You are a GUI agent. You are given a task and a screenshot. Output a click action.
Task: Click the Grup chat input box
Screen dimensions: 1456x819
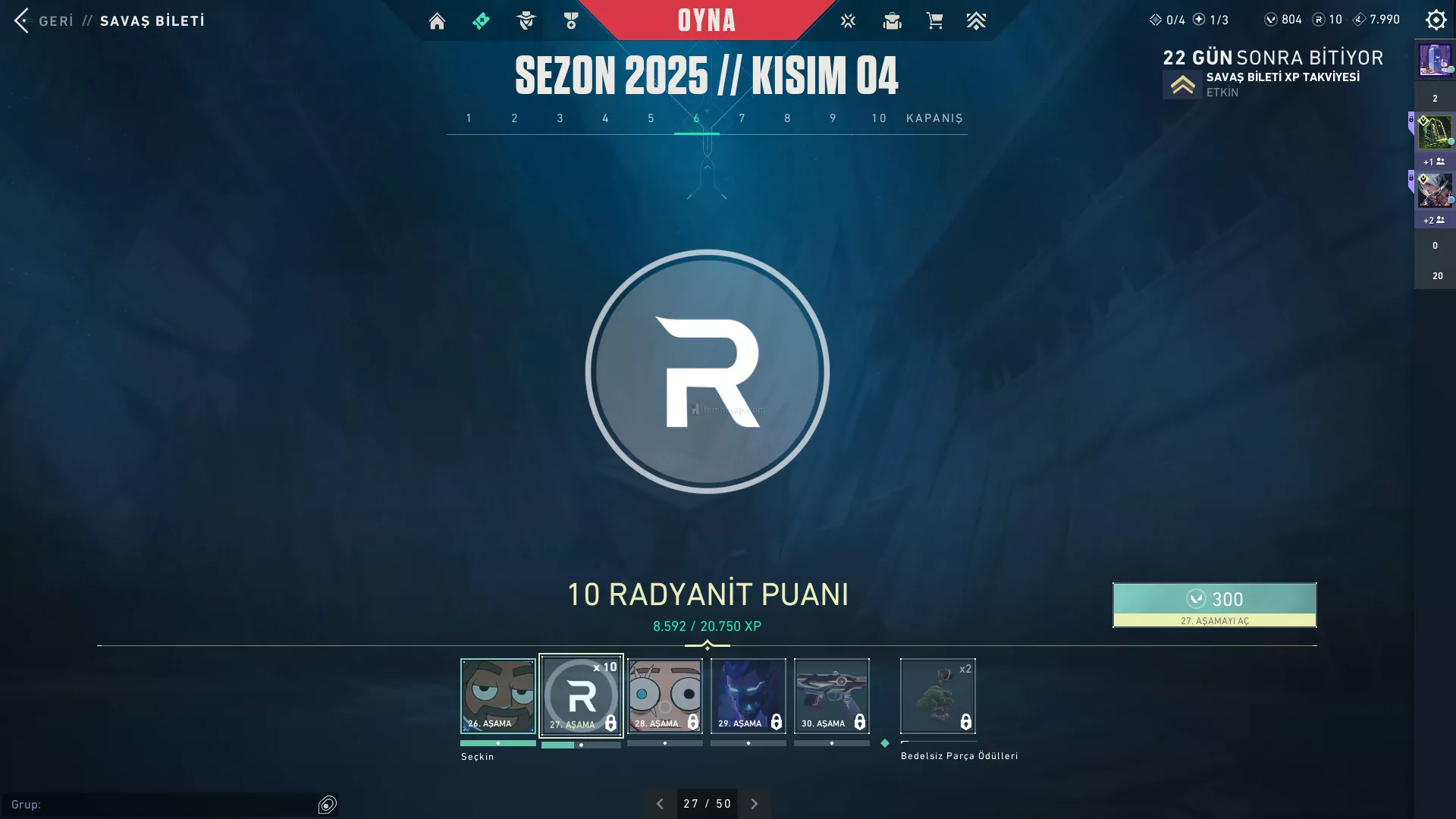[x=163, y=804]
